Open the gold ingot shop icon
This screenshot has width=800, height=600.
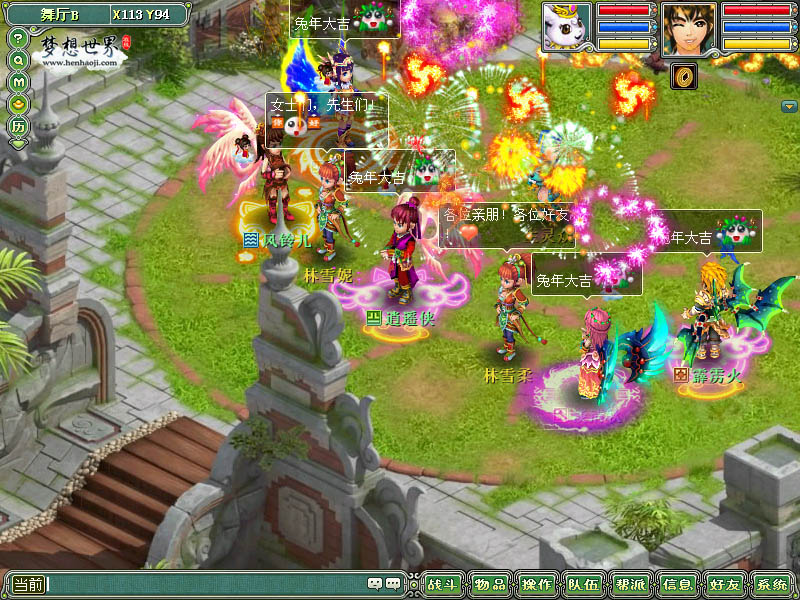click(18, 104)
